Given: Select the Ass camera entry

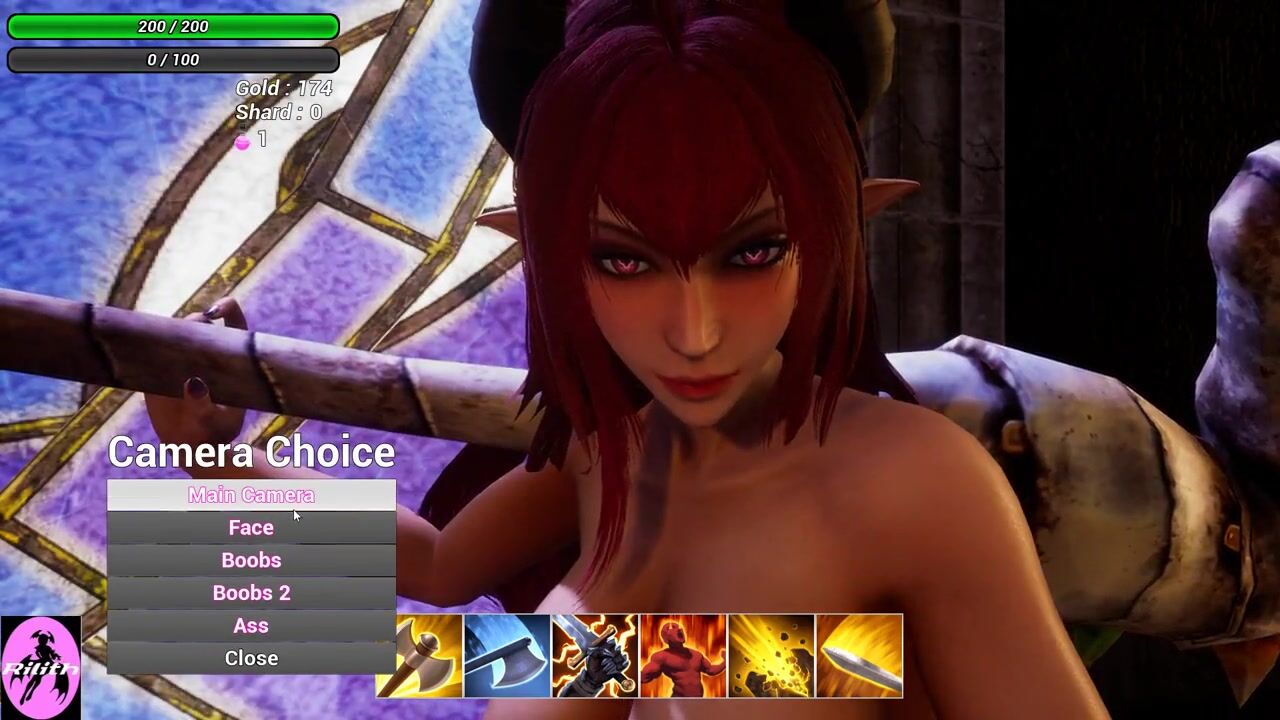Looking at the screenshot, I should tap(251, 626).
